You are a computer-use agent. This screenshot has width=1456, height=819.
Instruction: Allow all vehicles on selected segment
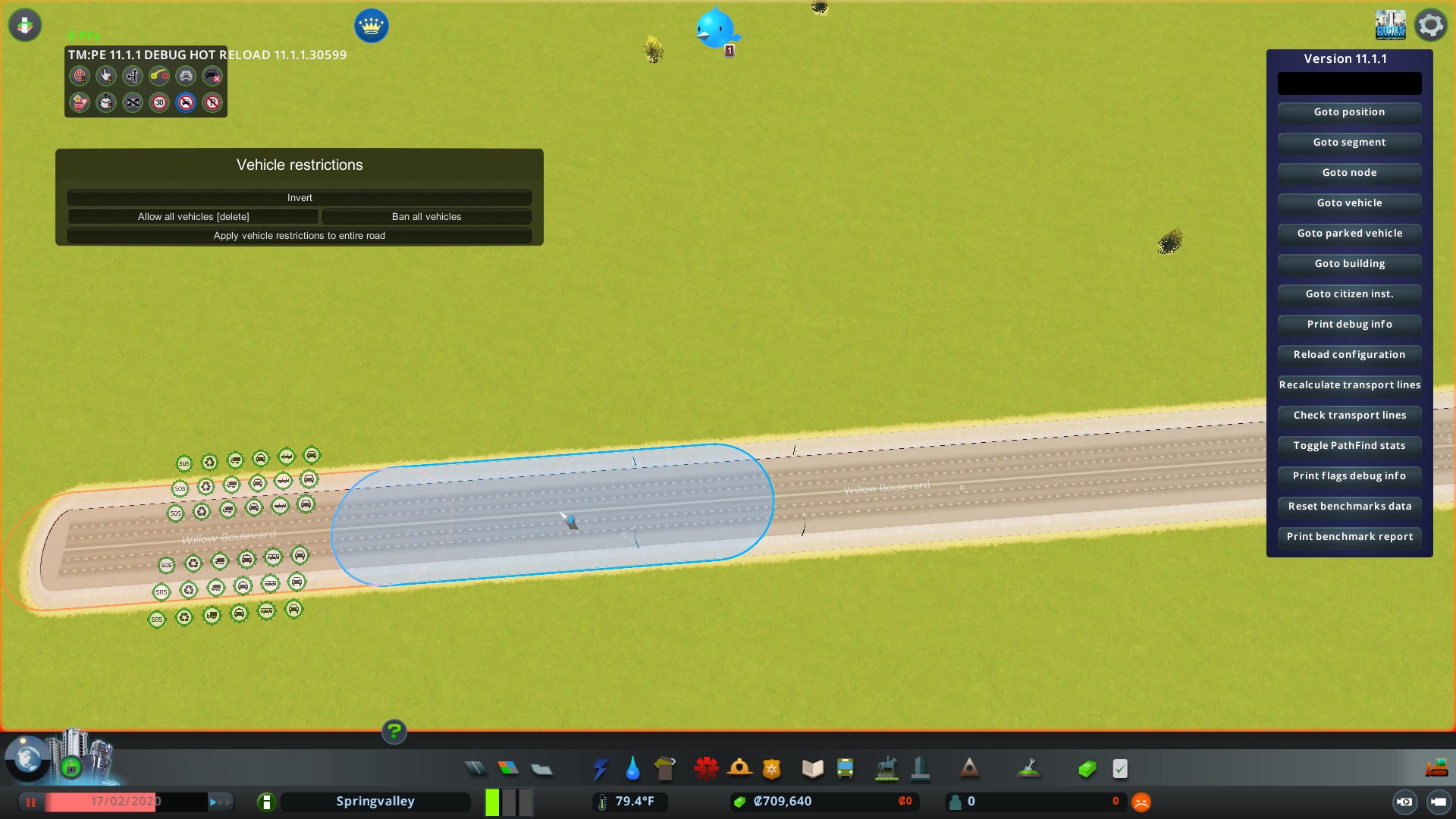pyautogui.click(x=193, y=216)
